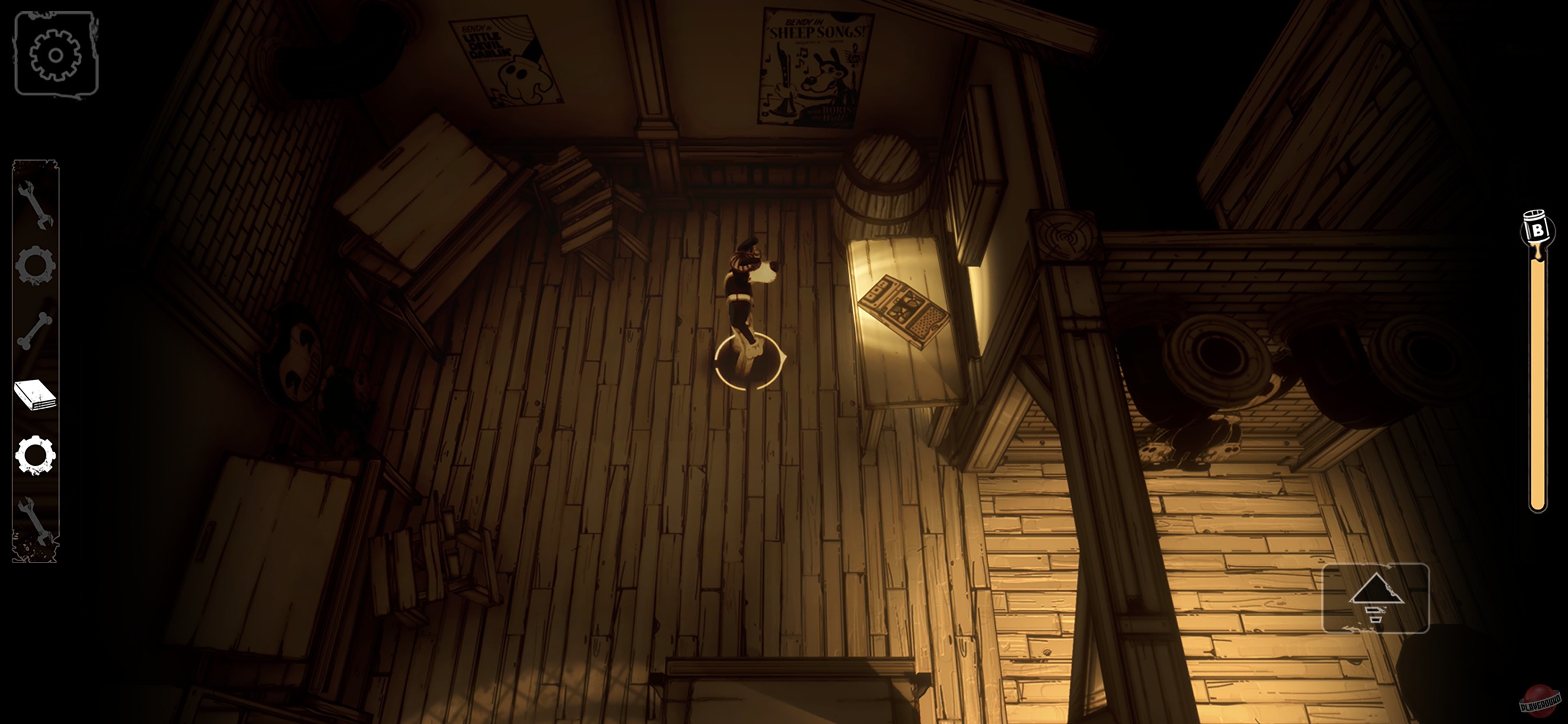Image resolution: width=1568 pixels, height=724 pixels.
Task: Open the settings menu via the gear icon
Action: click(x=56, y=55)
